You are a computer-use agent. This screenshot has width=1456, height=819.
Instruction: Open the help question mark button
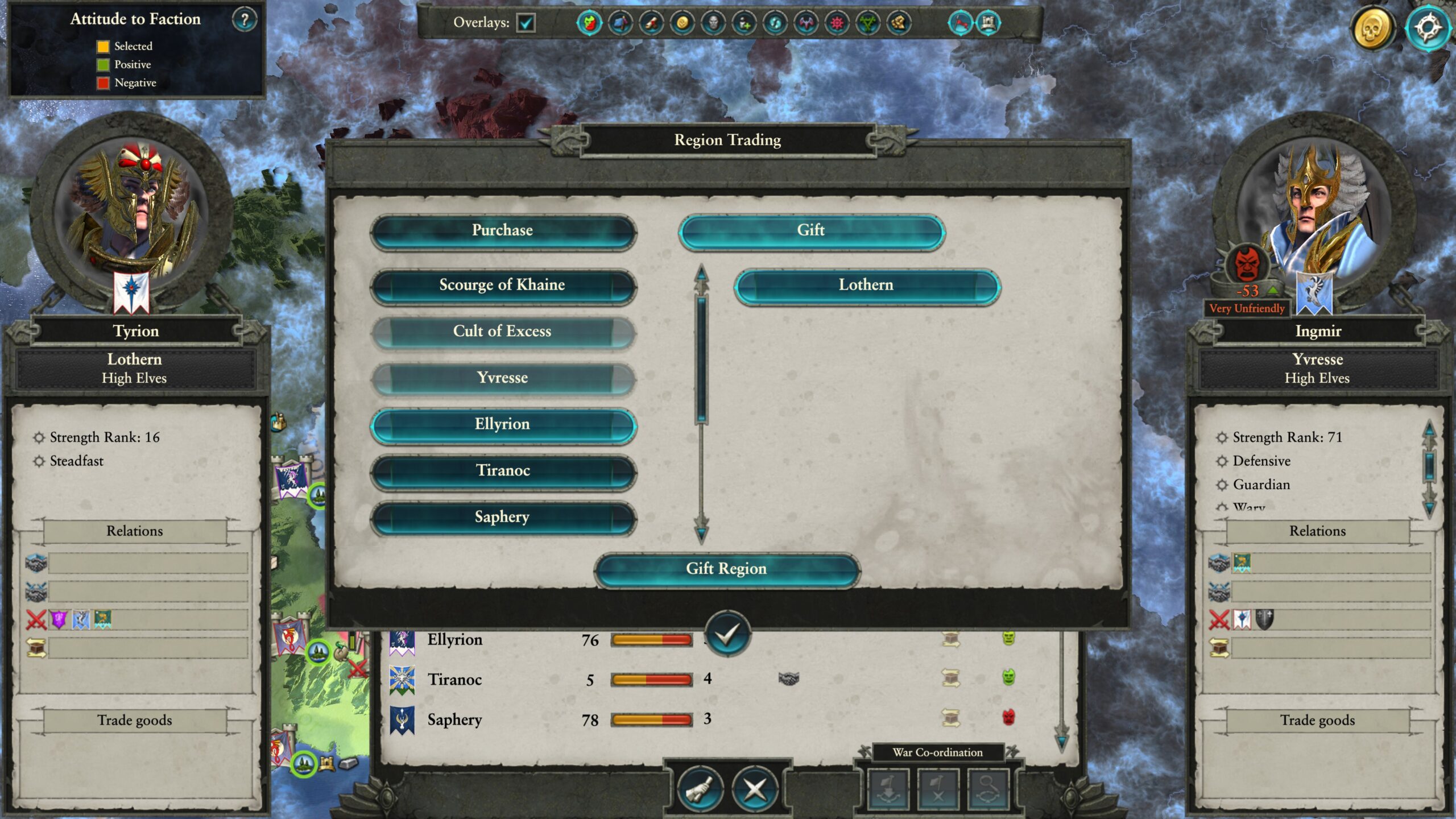(245, 20)
